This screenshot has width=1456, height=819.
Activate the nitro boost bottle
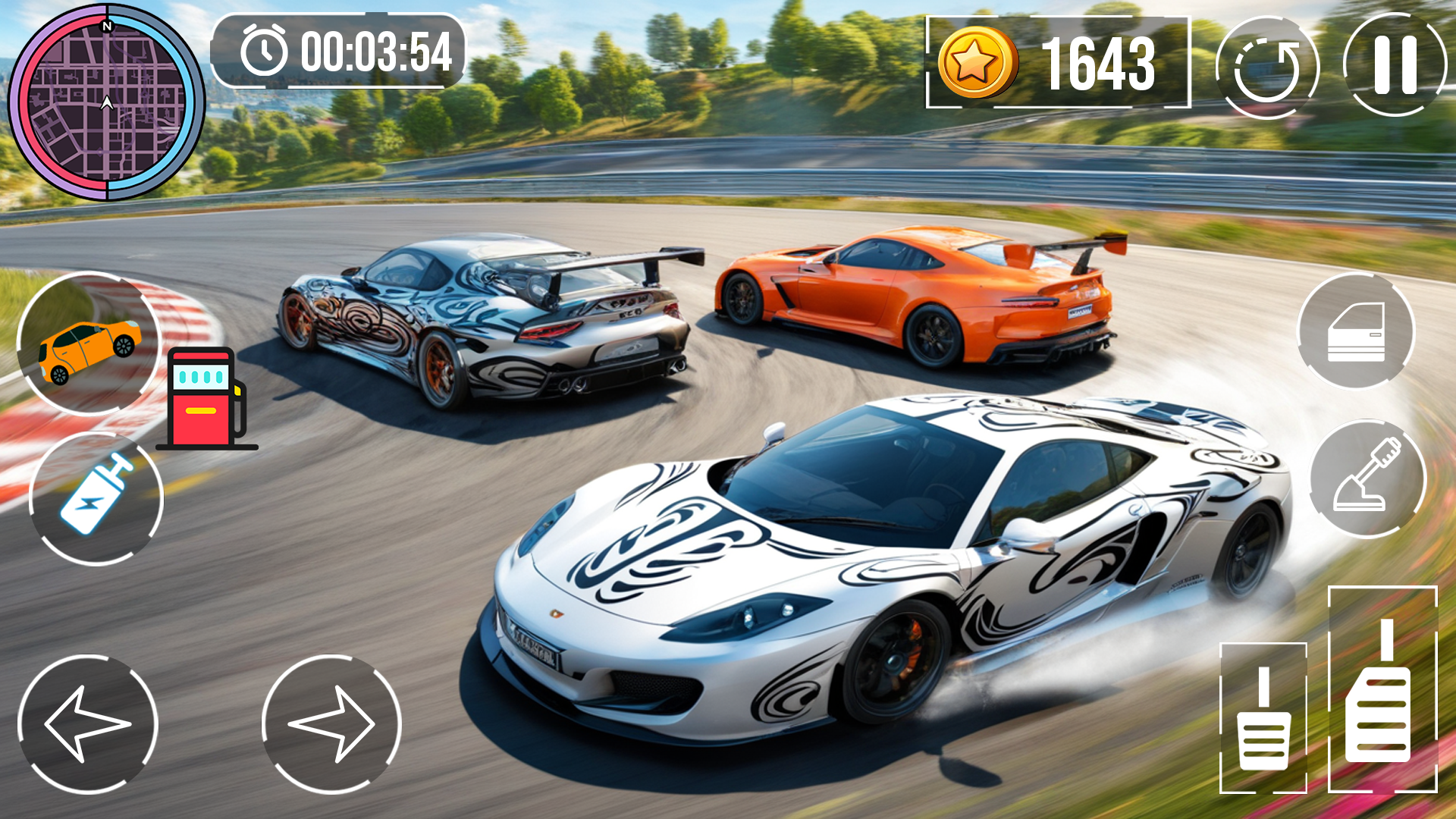pos(96,498)
